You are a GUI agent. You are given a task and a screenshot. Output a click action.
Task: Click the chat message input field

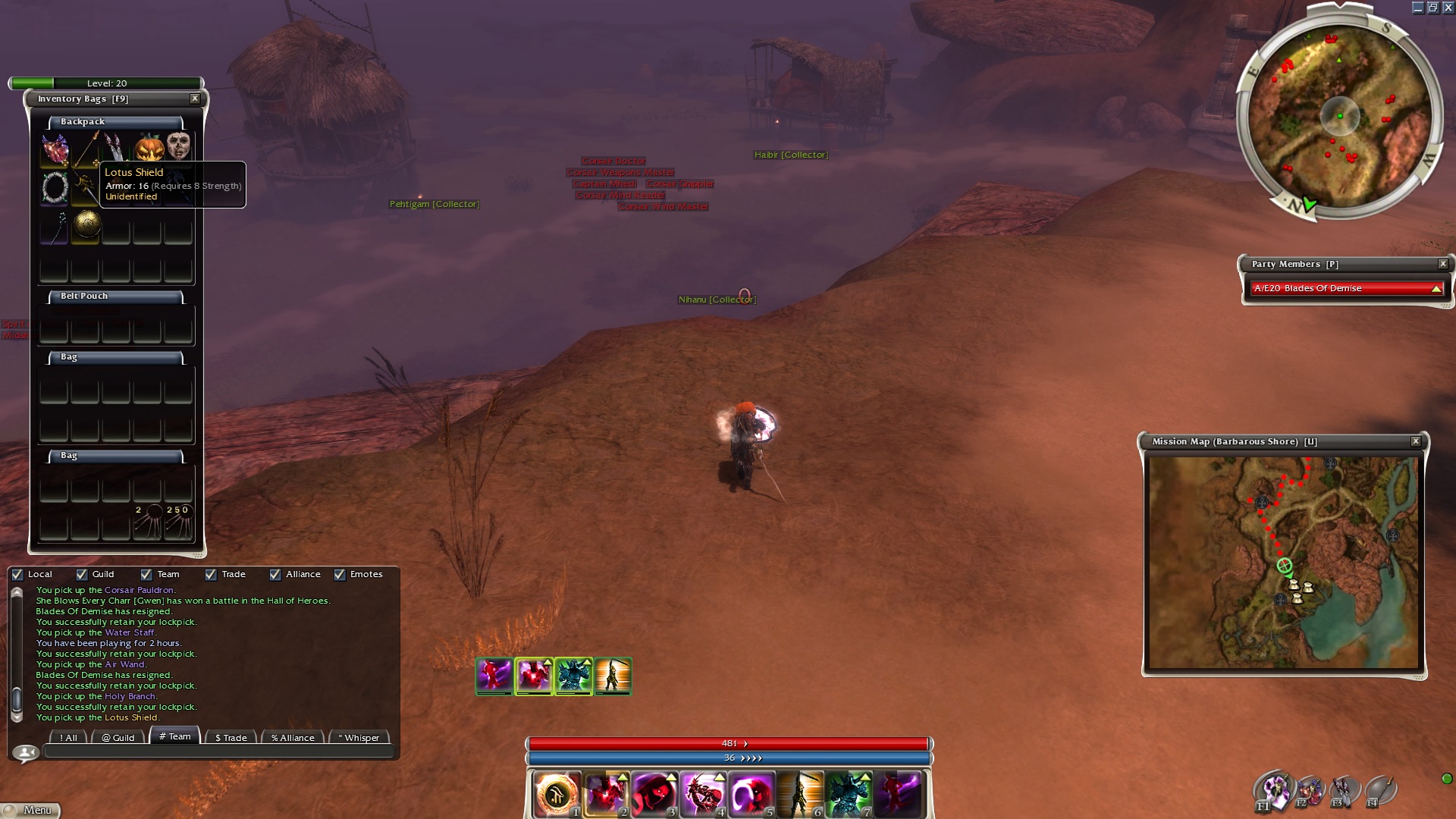coord(218,752)
